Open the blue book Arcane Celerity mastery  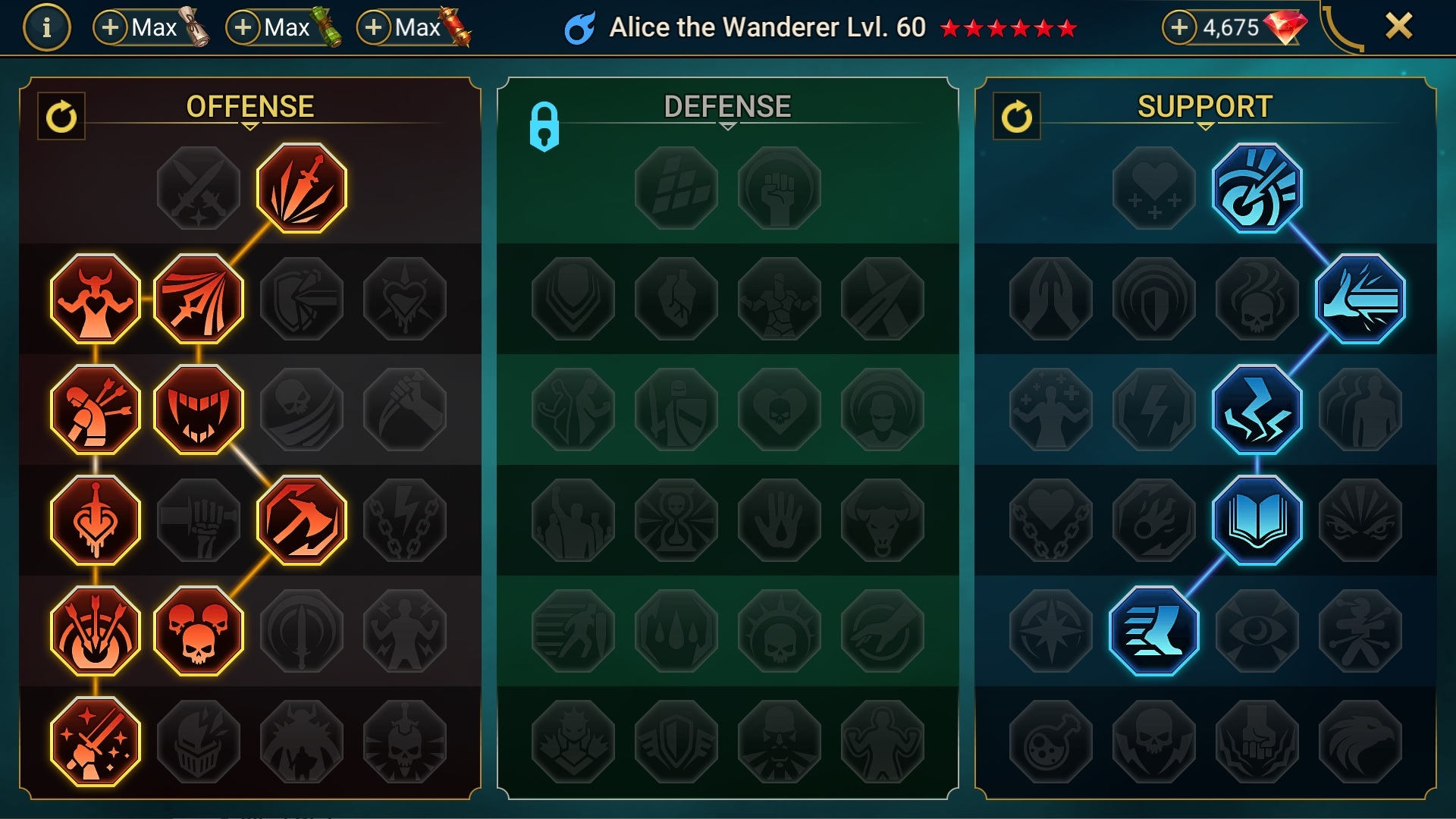[1258, 519]
